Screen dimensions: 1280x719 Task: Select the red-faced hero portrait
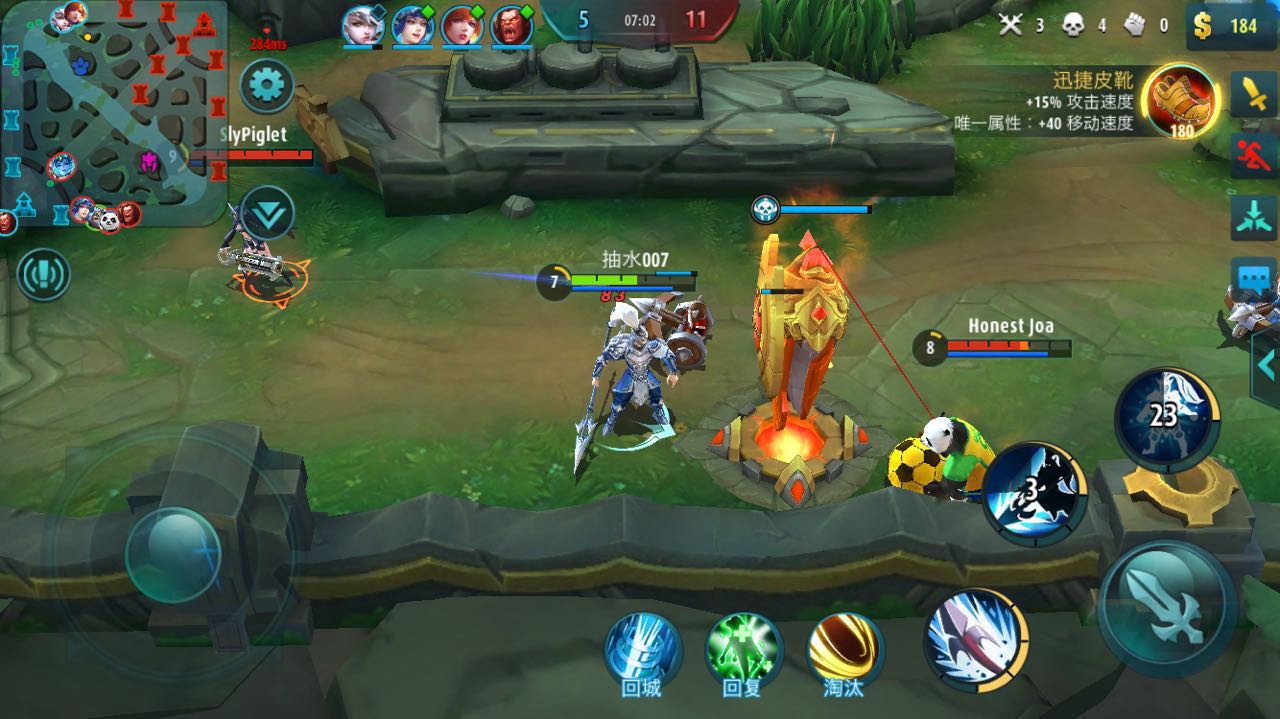(511, 26)
